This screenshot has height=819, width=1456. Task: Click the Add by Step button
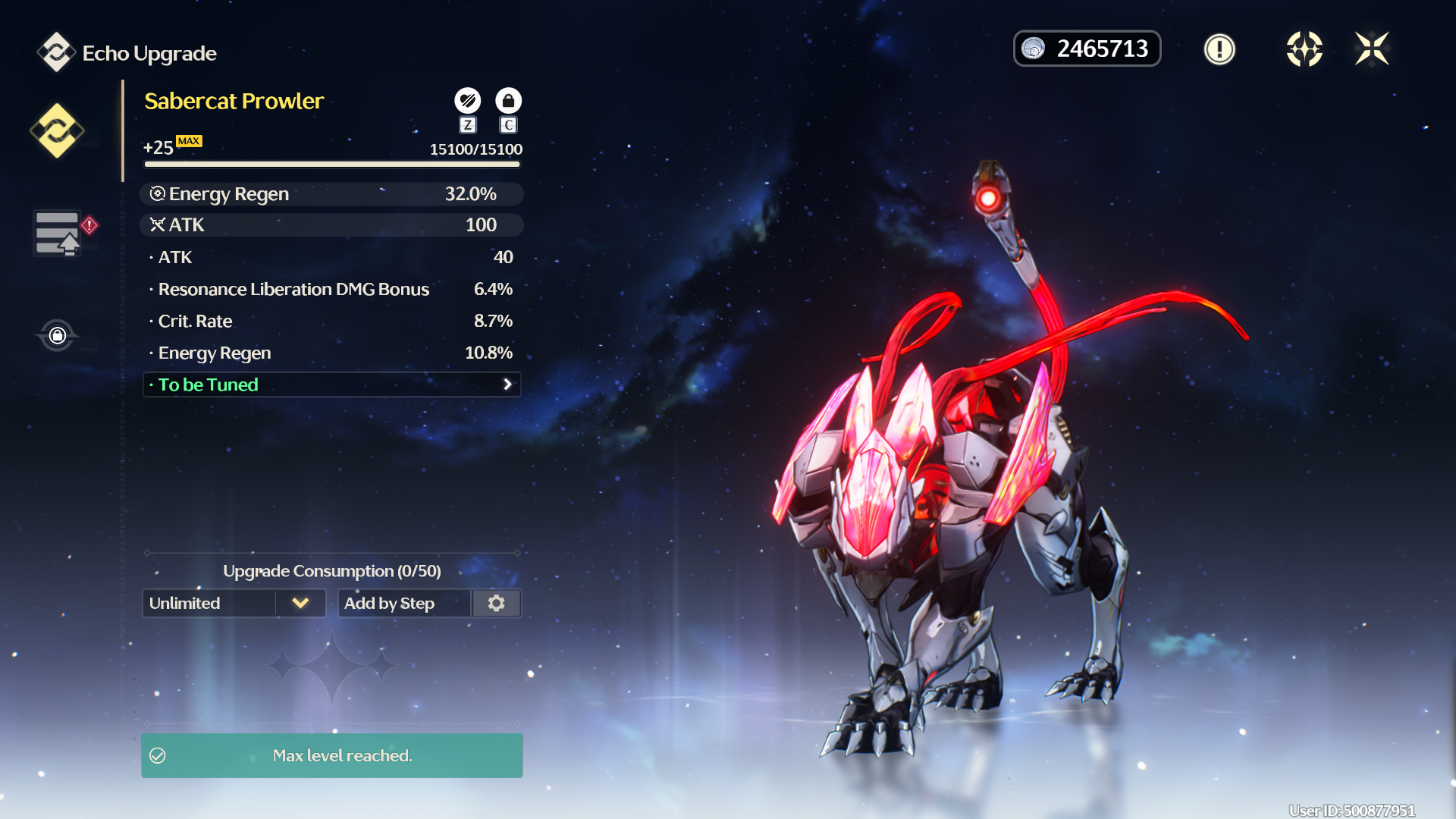click(404, 603)
